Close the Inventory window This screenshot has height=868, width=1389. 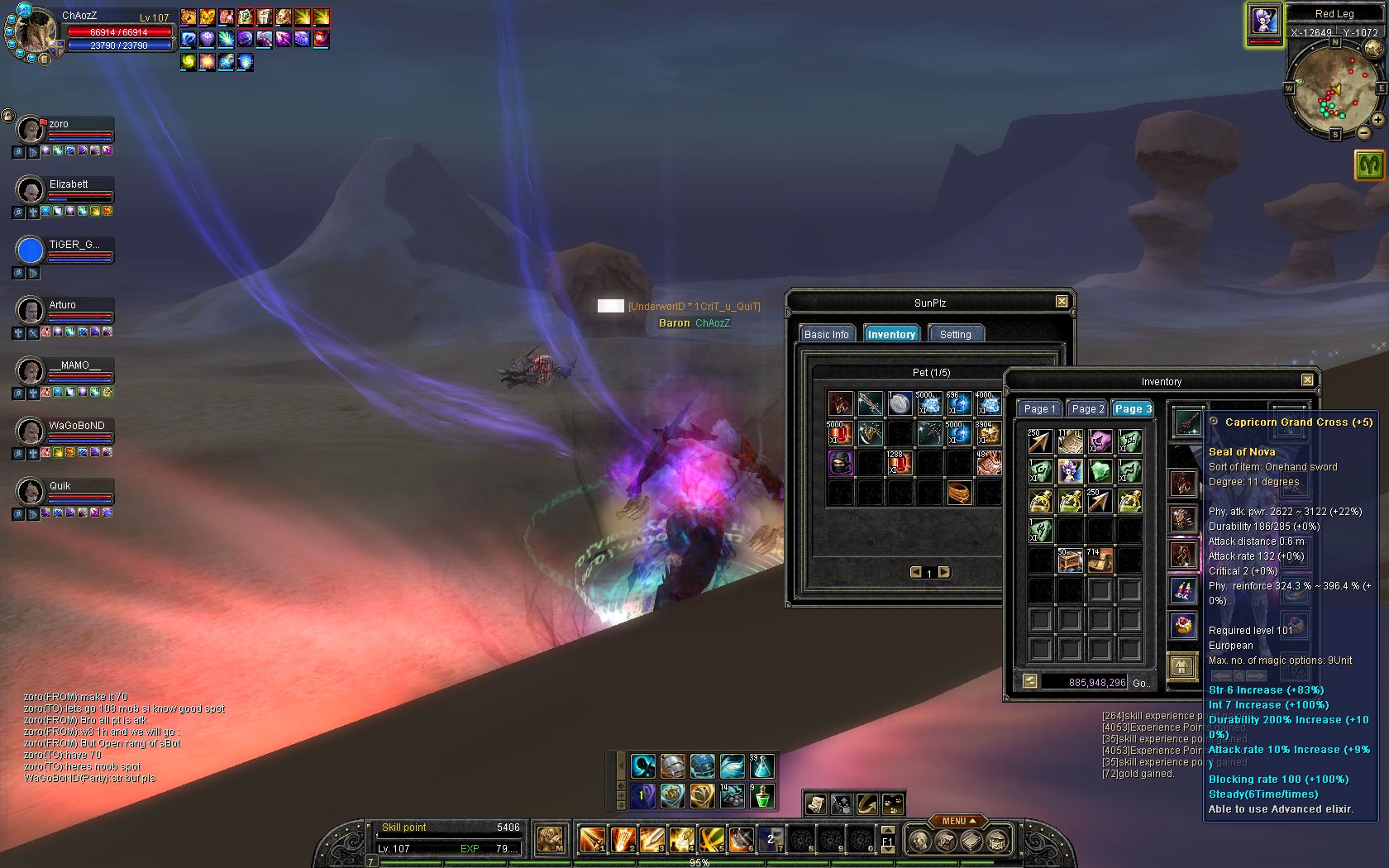(1307, 380)
